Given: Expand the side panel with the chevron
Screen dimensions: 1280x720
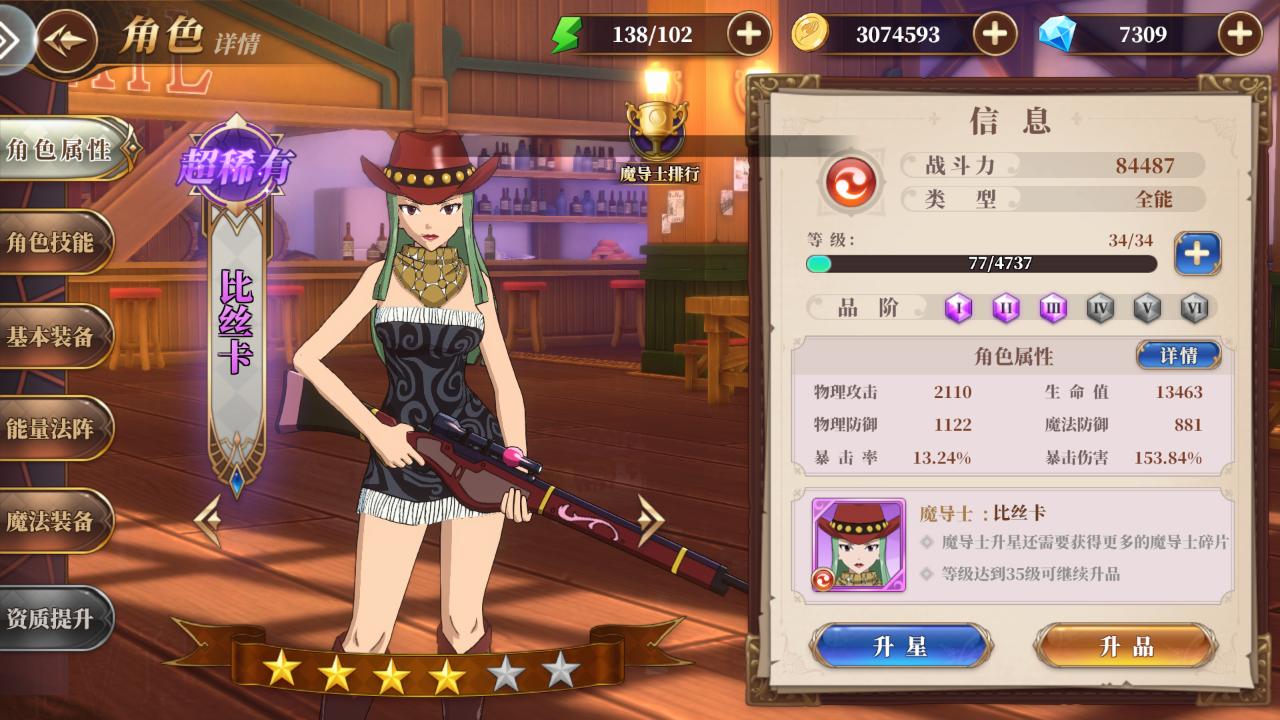Looking at the screenshot, I should (x=12, y=41).
